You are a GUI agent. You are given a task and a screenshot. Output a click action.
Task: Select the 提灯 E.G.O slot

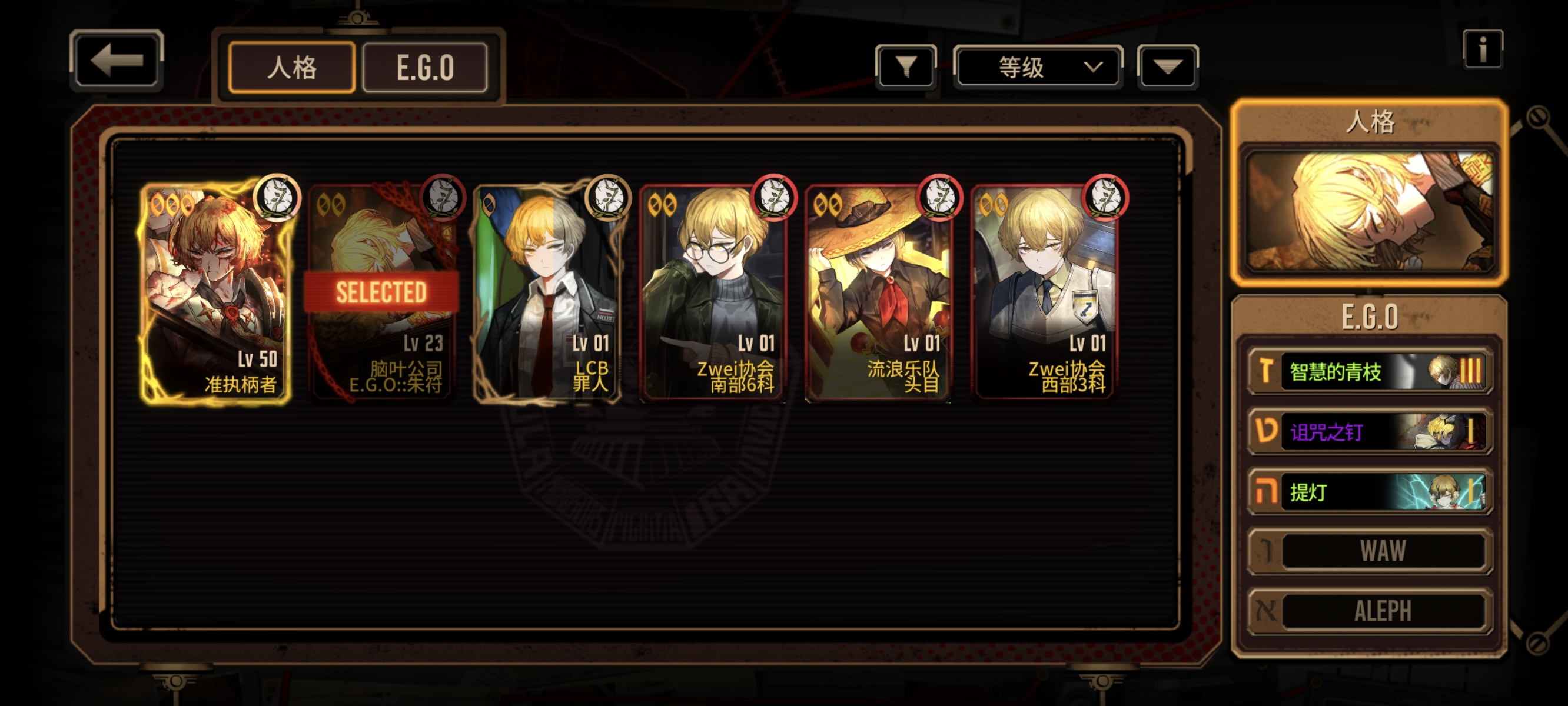pos(1369,491)
